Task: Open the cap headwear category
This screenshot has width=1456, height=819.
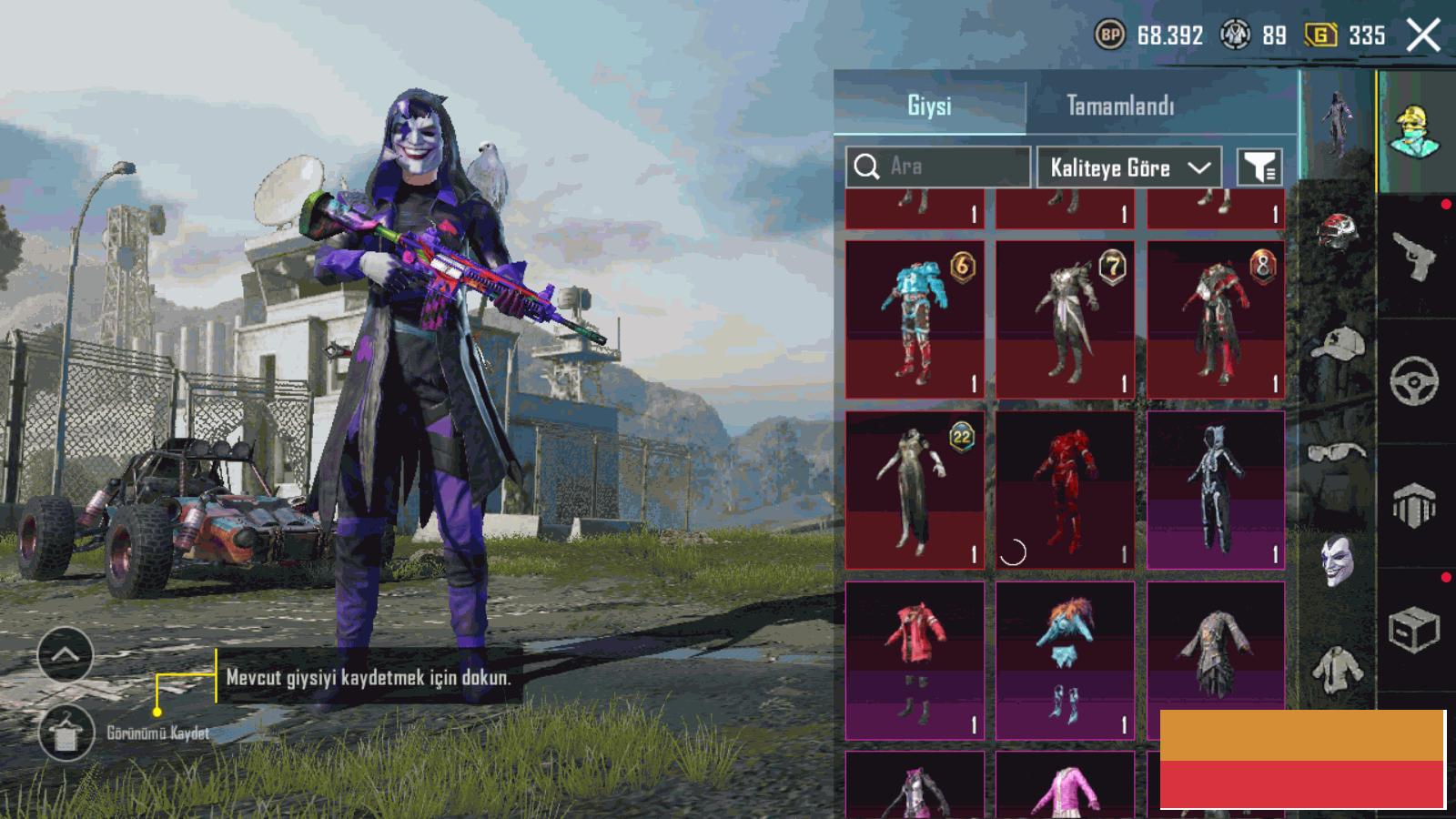Action: 1337,344
